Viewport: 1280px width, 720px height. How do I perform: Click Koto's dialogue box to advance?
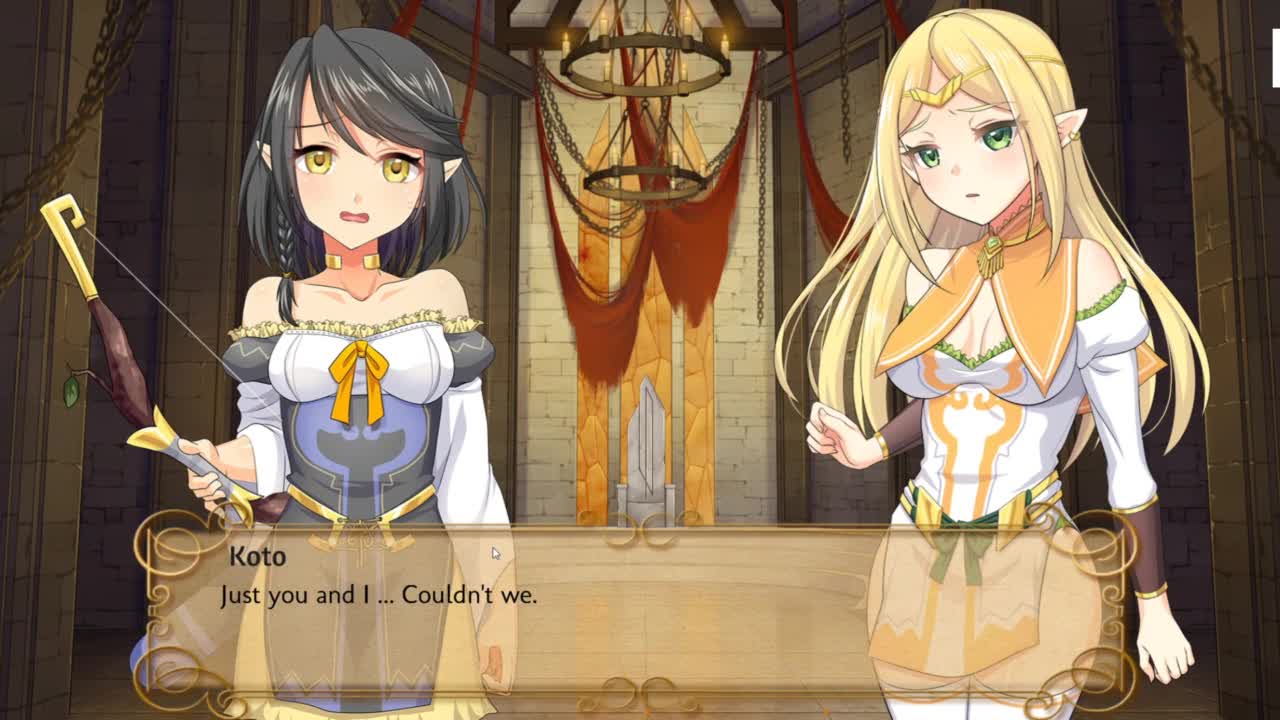coord(640,610)
